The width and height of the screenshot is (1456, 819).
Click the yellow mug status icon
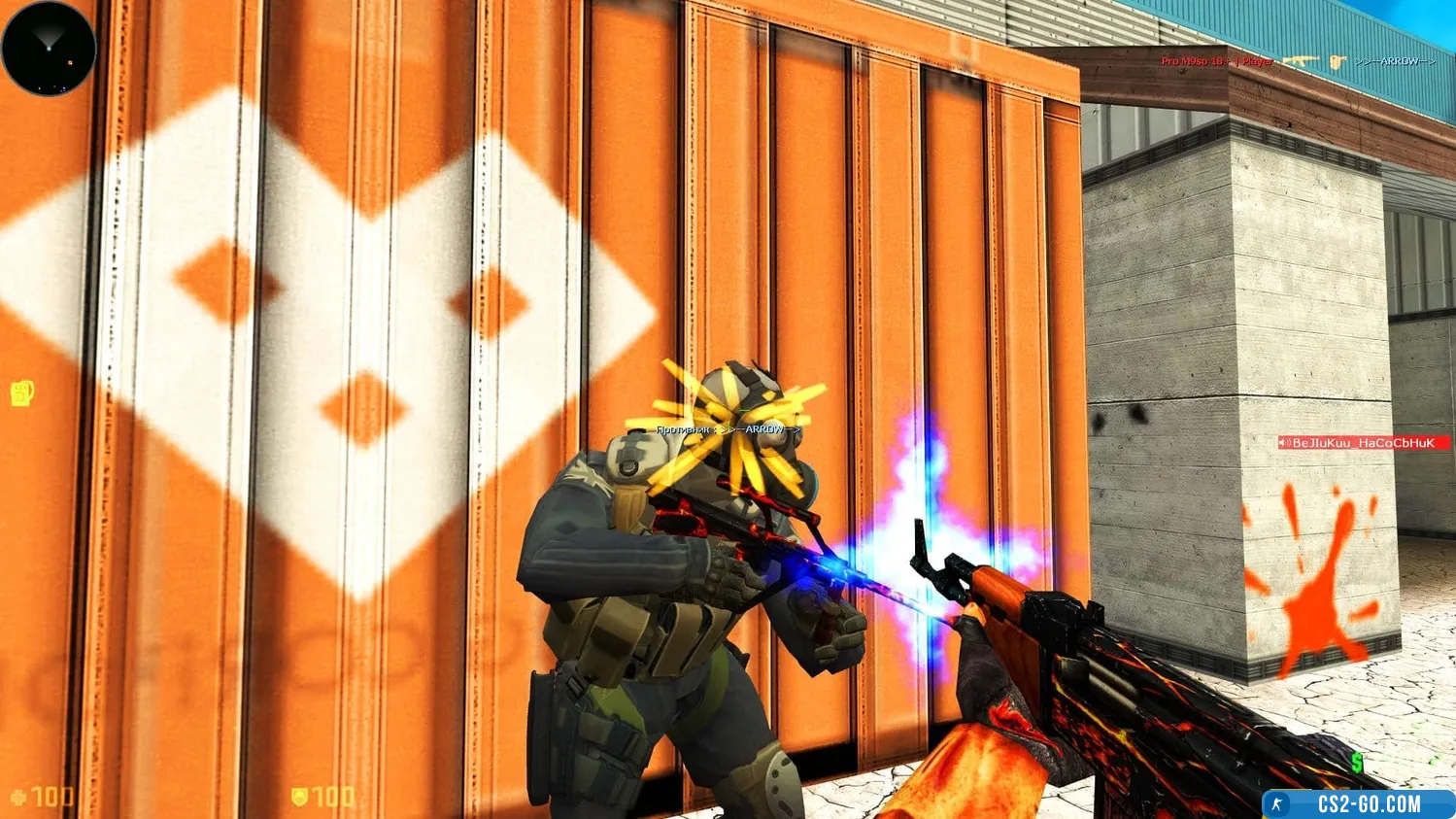tap(22, 393)
